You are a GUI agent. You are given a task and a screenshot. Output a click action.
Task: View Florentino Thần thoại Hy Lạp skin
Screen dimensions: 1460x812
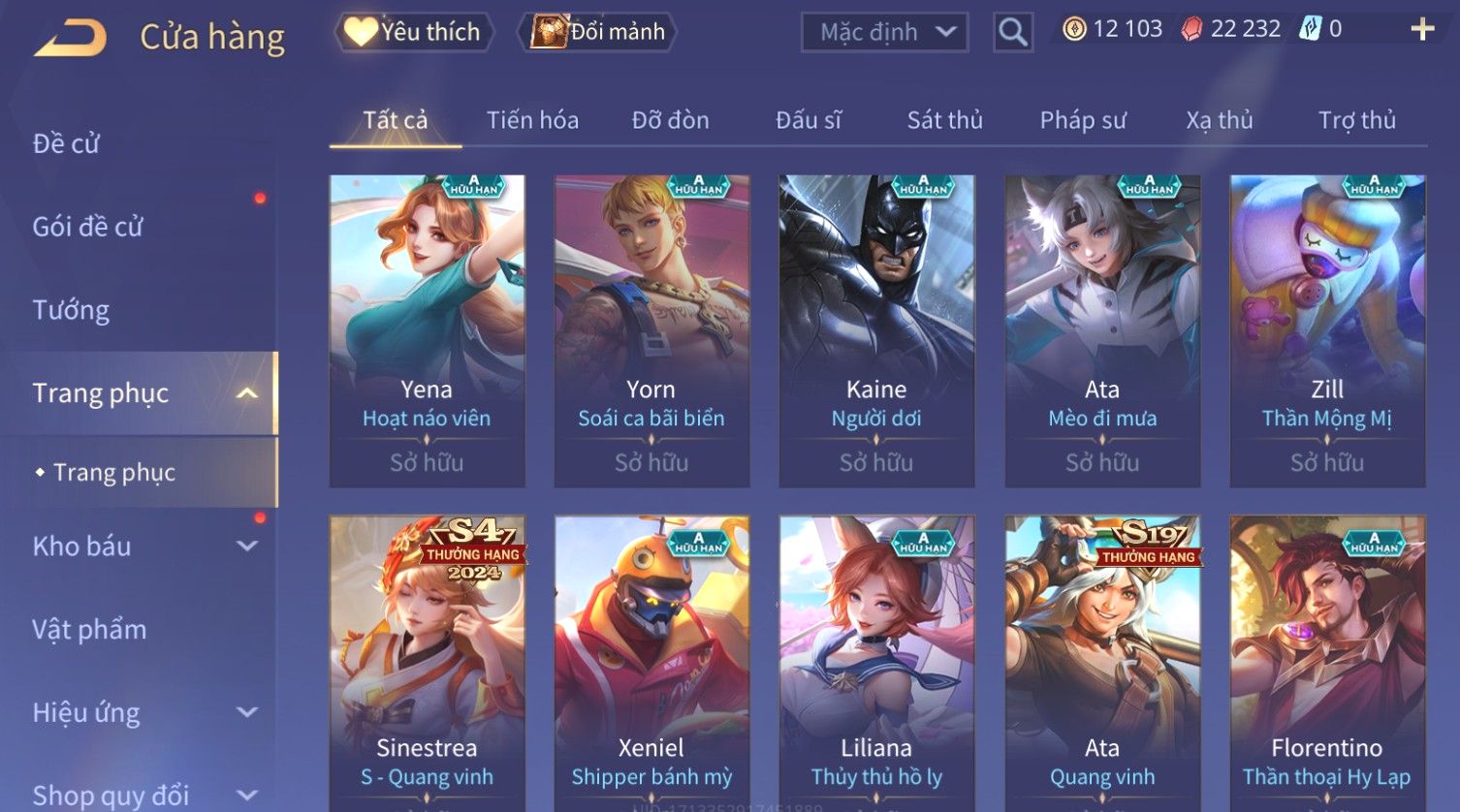click(1326, 659)
